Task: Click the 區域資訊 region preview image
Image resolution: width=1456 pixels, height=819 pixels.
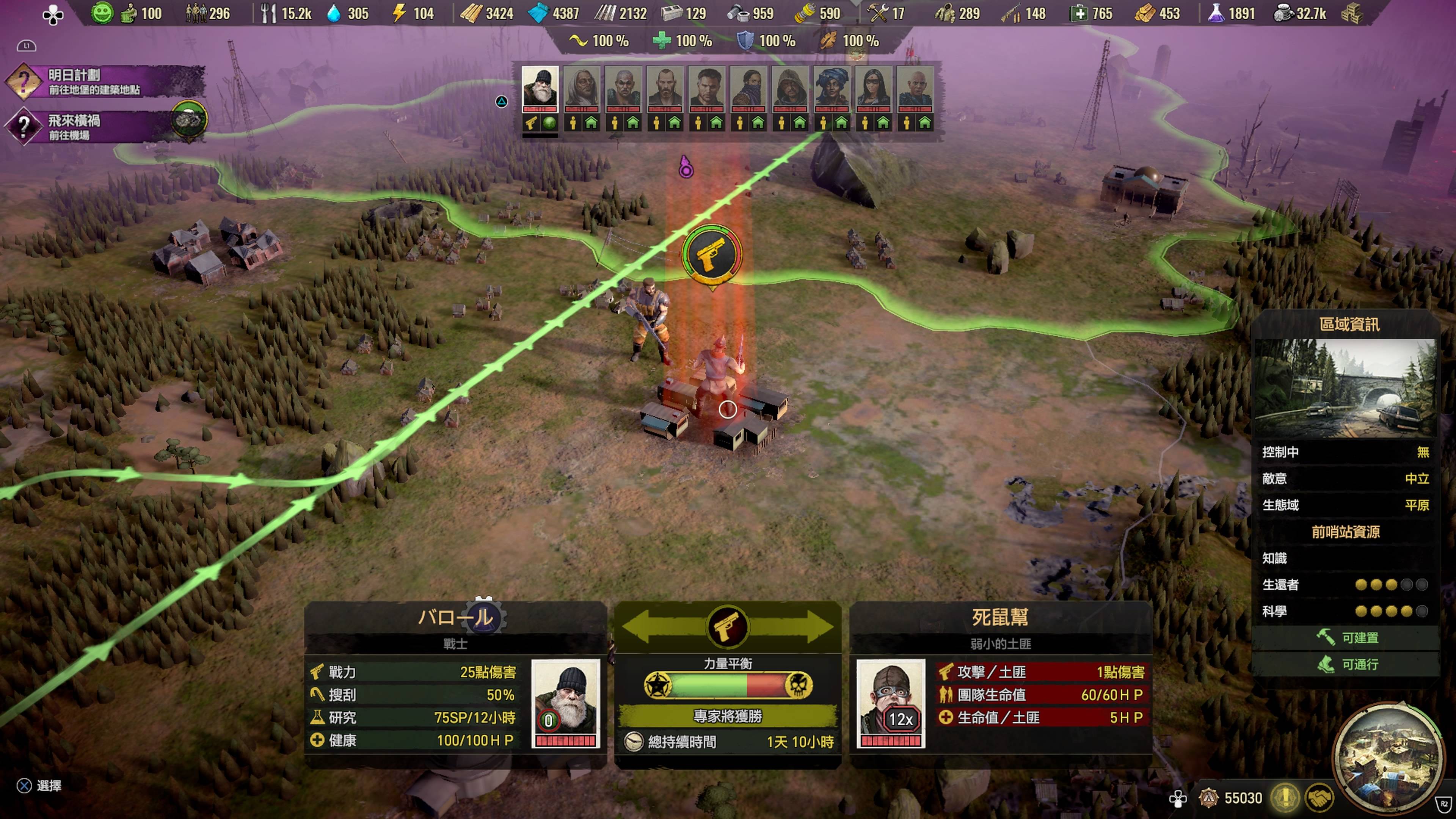Action: (x=1345, y=388)
